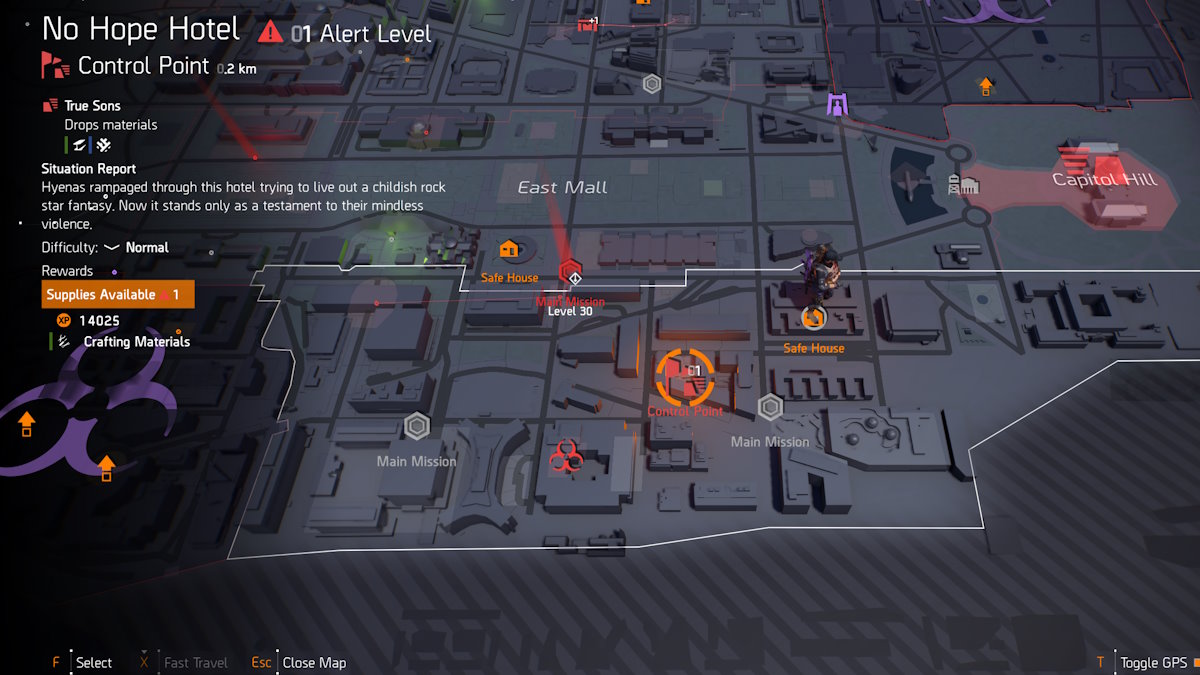Click the purple gate icon on the map
Screen dimensions: 1200x675
836,103
